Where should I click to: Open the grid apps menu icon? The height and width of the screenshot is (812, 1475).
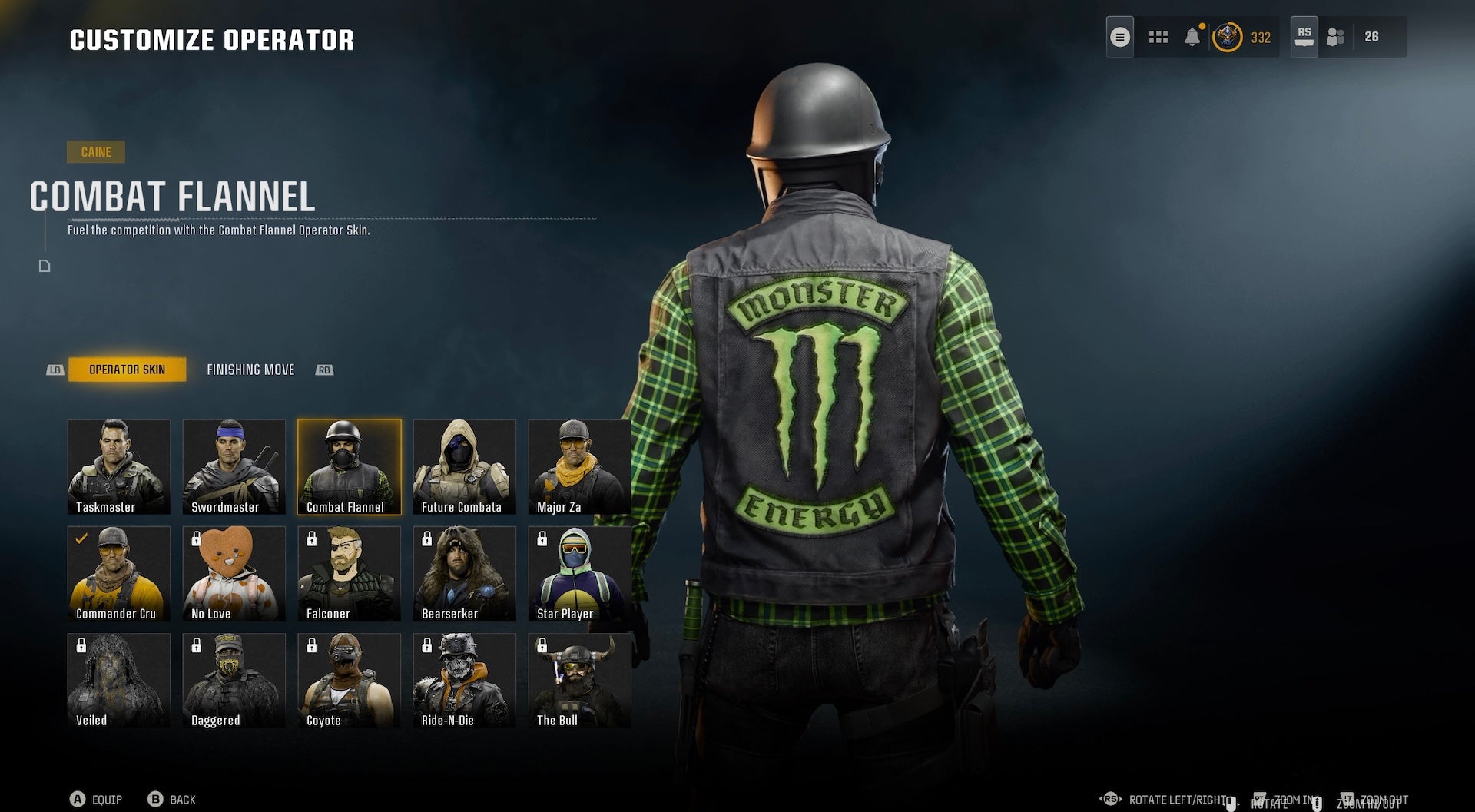1158,37
